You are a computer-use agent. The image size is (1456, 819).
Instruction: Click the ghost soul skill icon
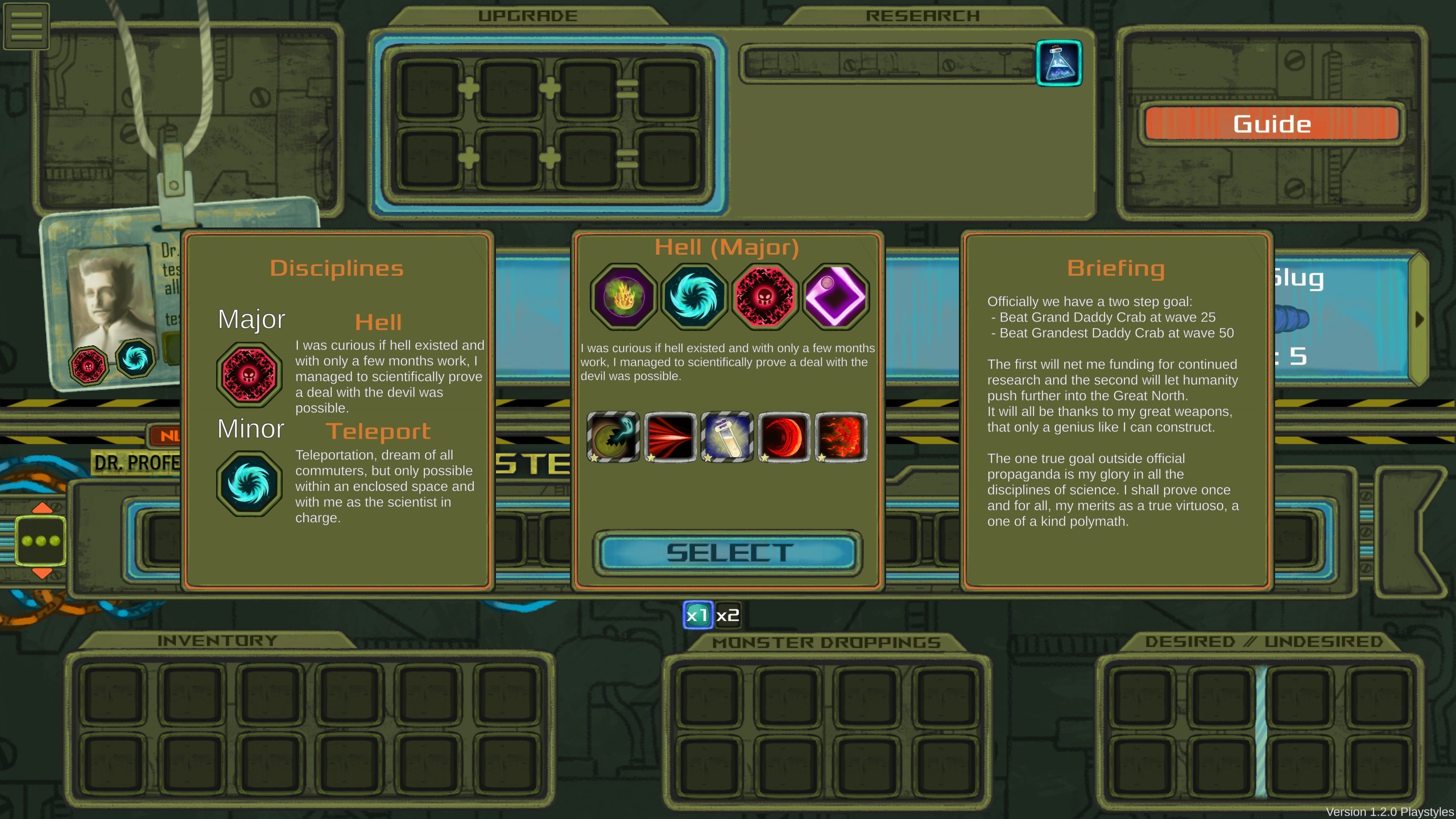[614, 437]
